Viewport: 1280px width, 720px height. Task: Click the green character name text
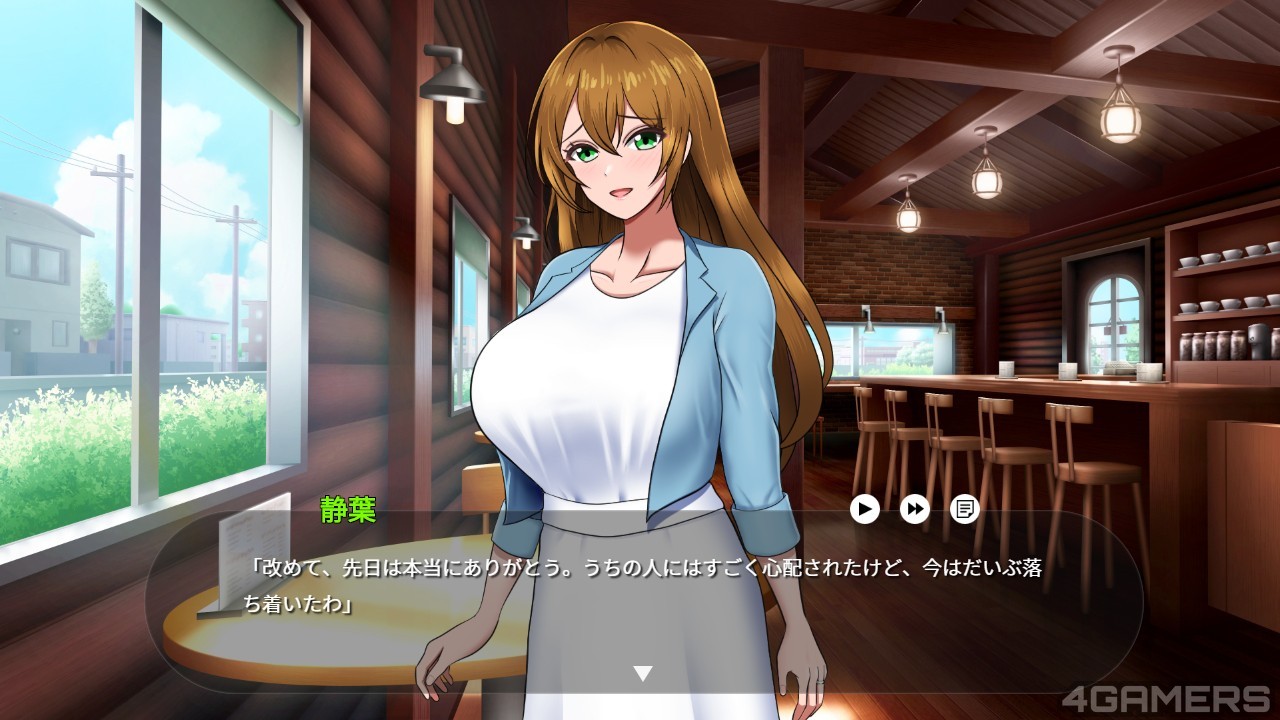point(345,511)
